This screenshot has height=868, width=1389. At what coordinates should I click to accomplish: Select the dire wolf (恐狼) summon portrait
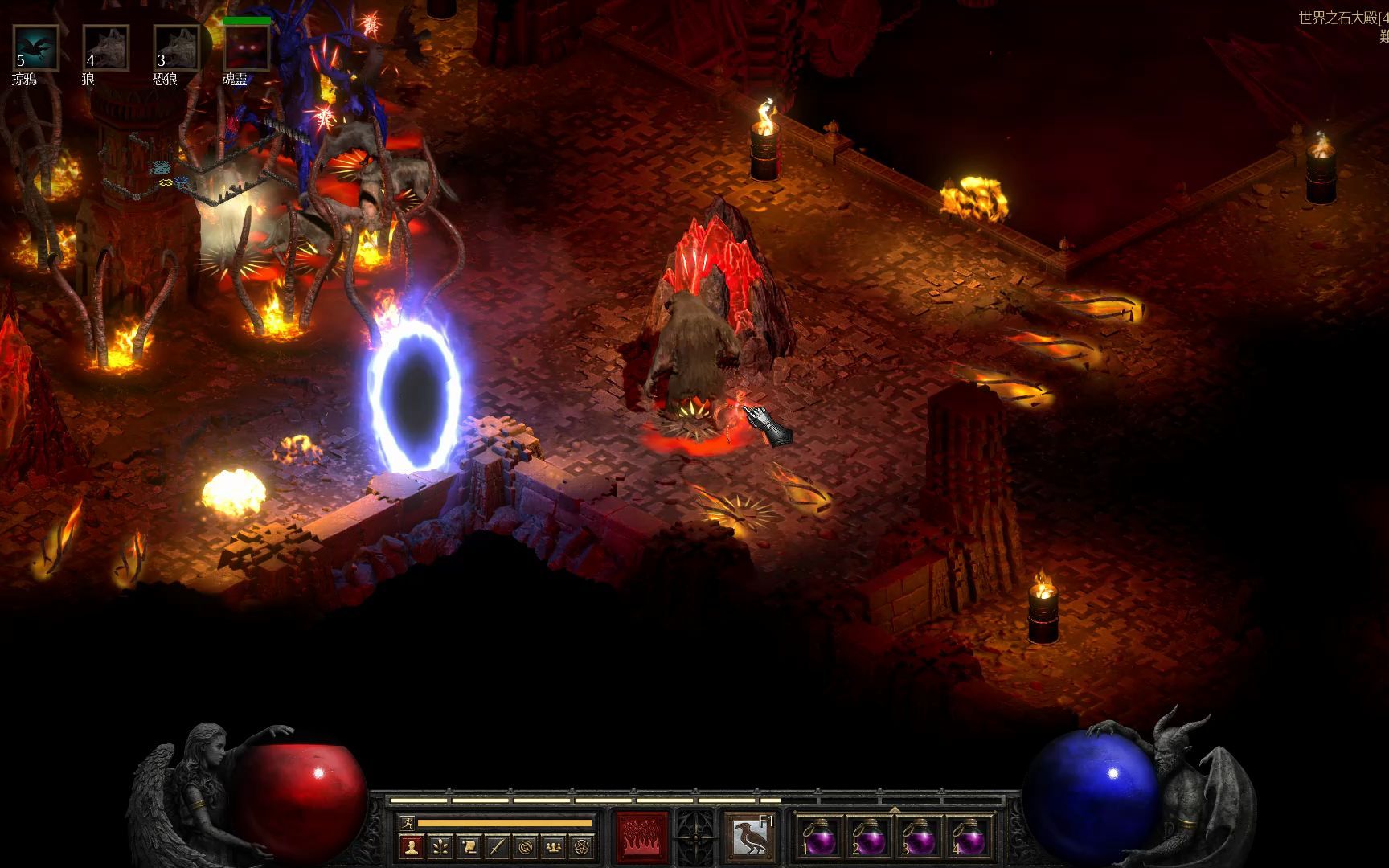tap(177, 48)
